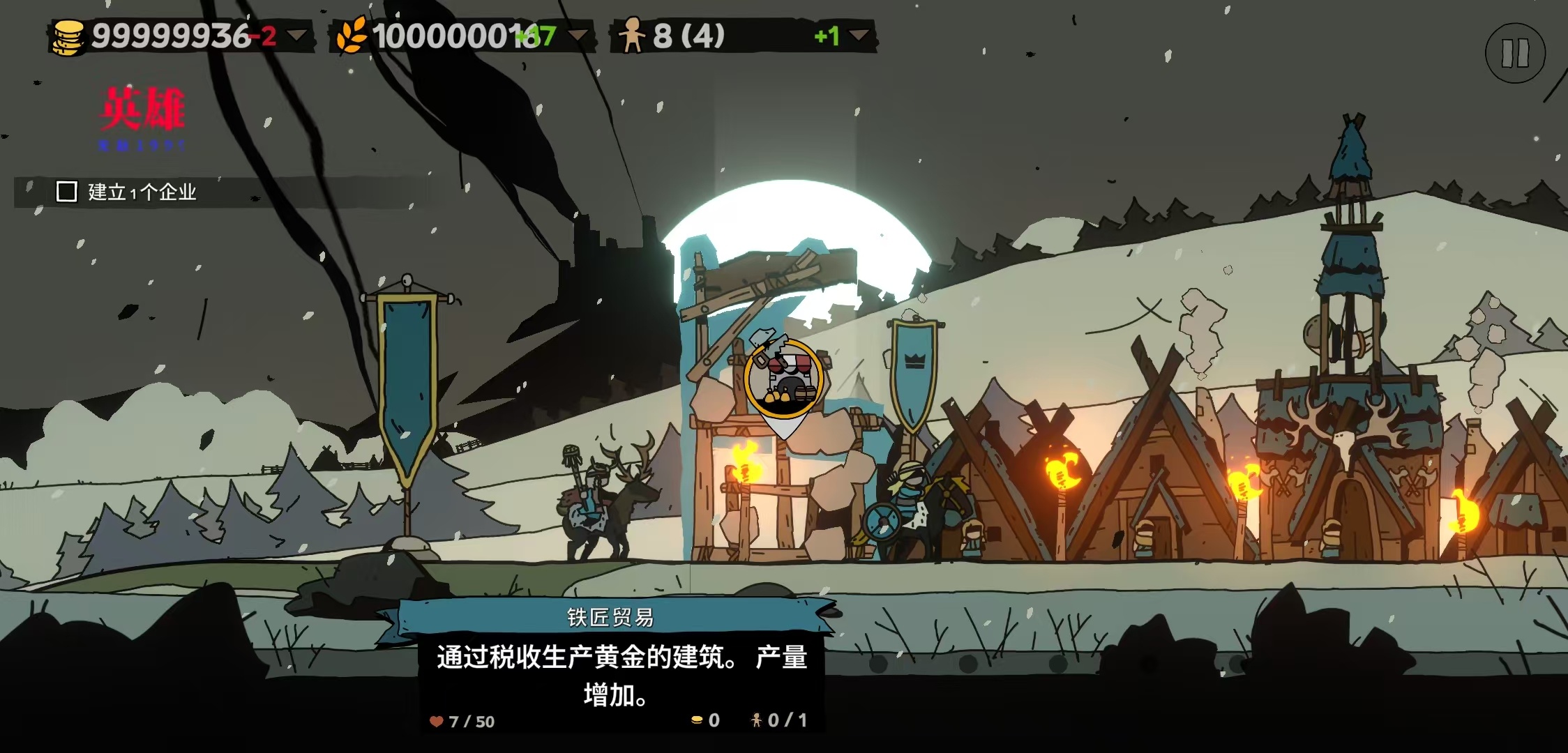Expand the gold coins resource dropdown
The image size is (1568, 753).
297,35
